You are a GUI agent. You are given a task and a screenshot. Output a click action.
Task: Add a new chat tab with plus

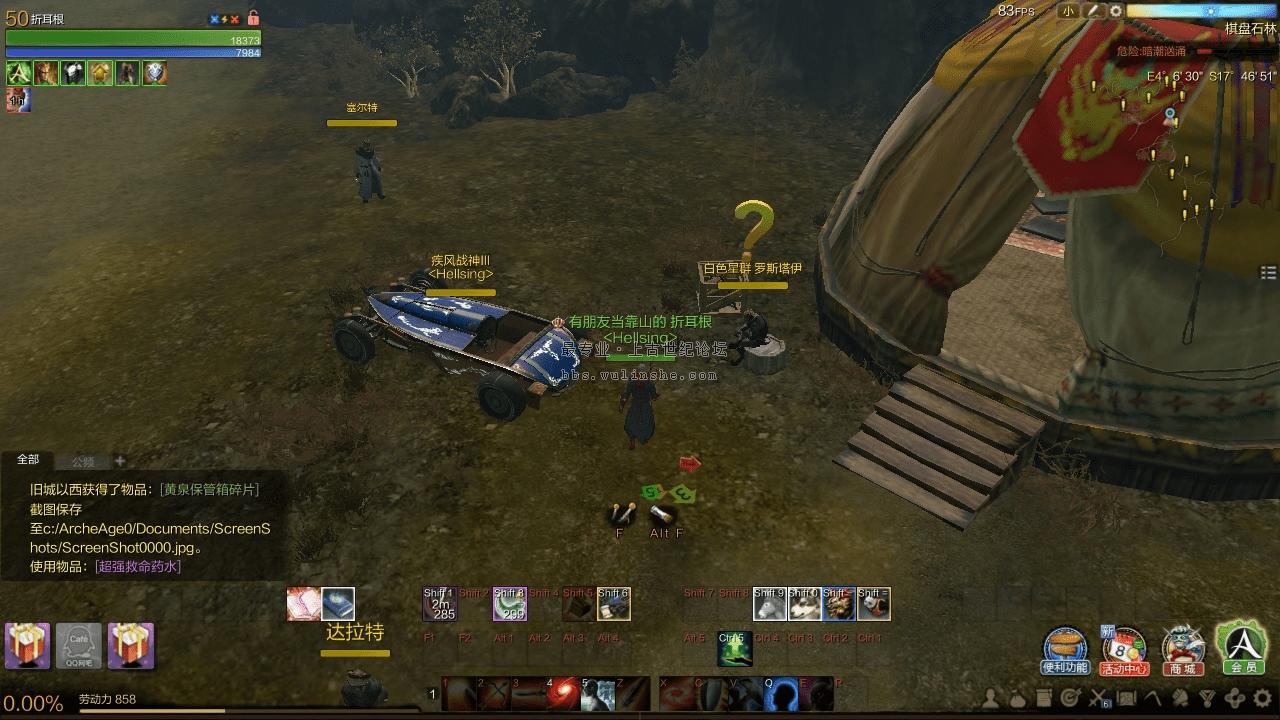[x=120, y=461]
